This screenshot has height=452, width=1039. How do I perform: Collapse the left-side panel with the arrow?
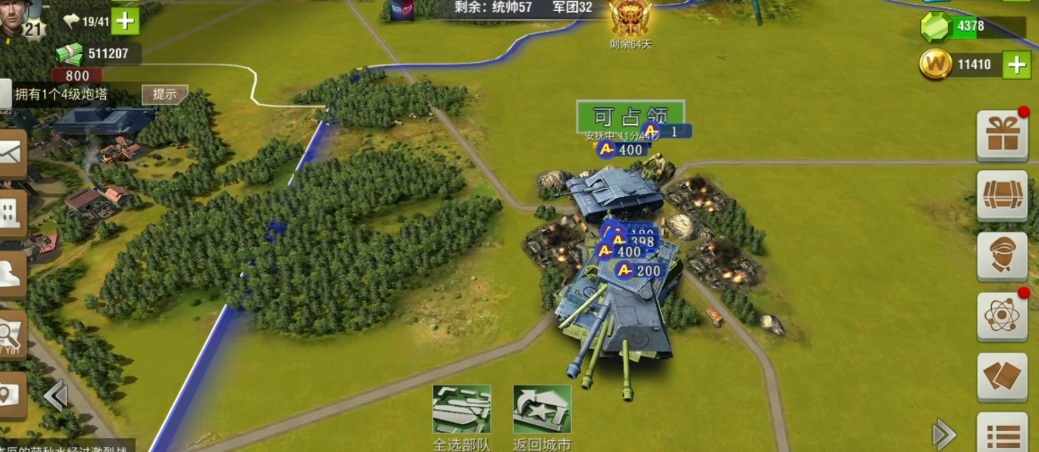(57, 396)
